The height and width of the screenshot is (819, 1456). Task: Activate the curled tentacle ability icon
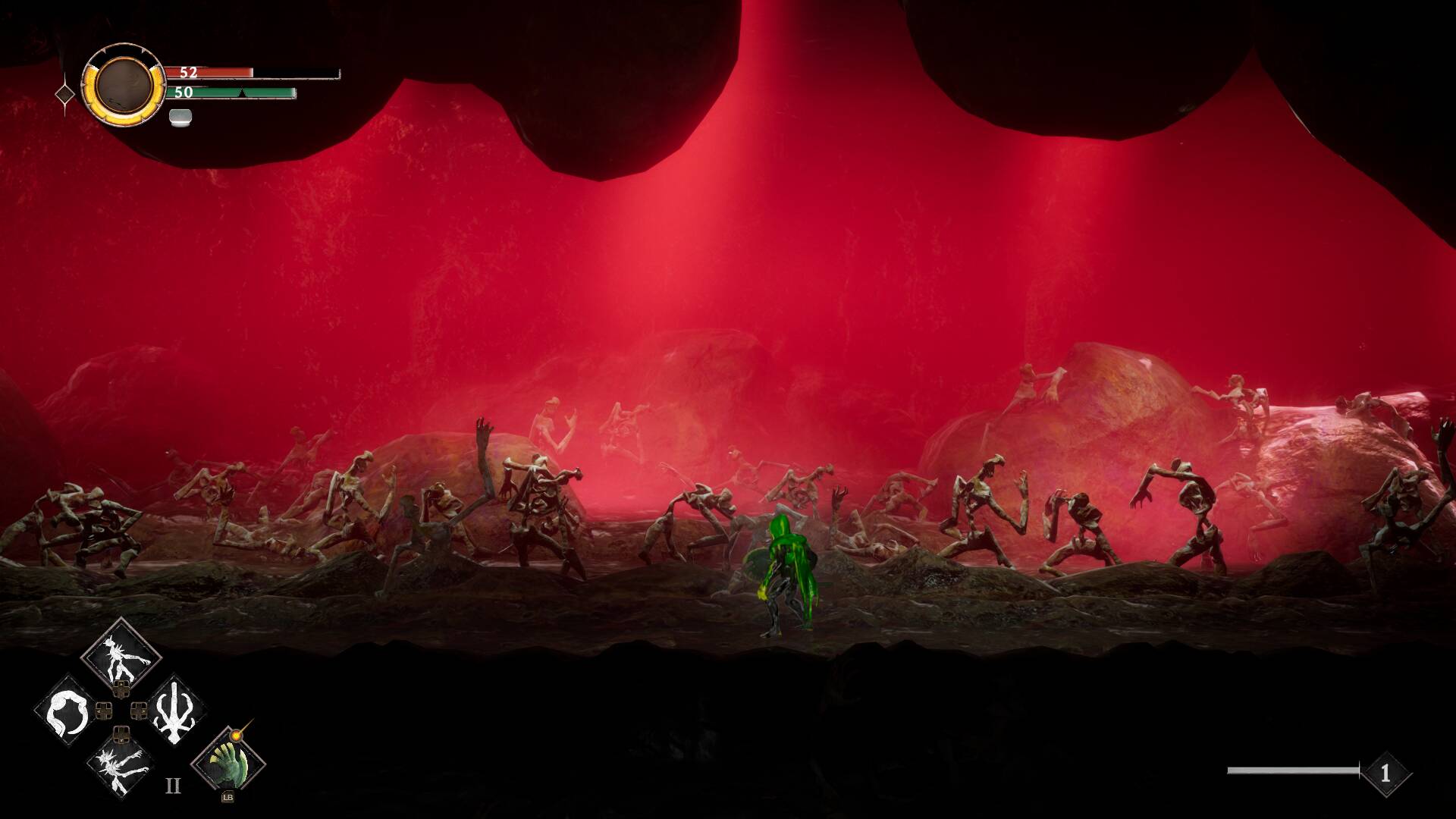66,711
